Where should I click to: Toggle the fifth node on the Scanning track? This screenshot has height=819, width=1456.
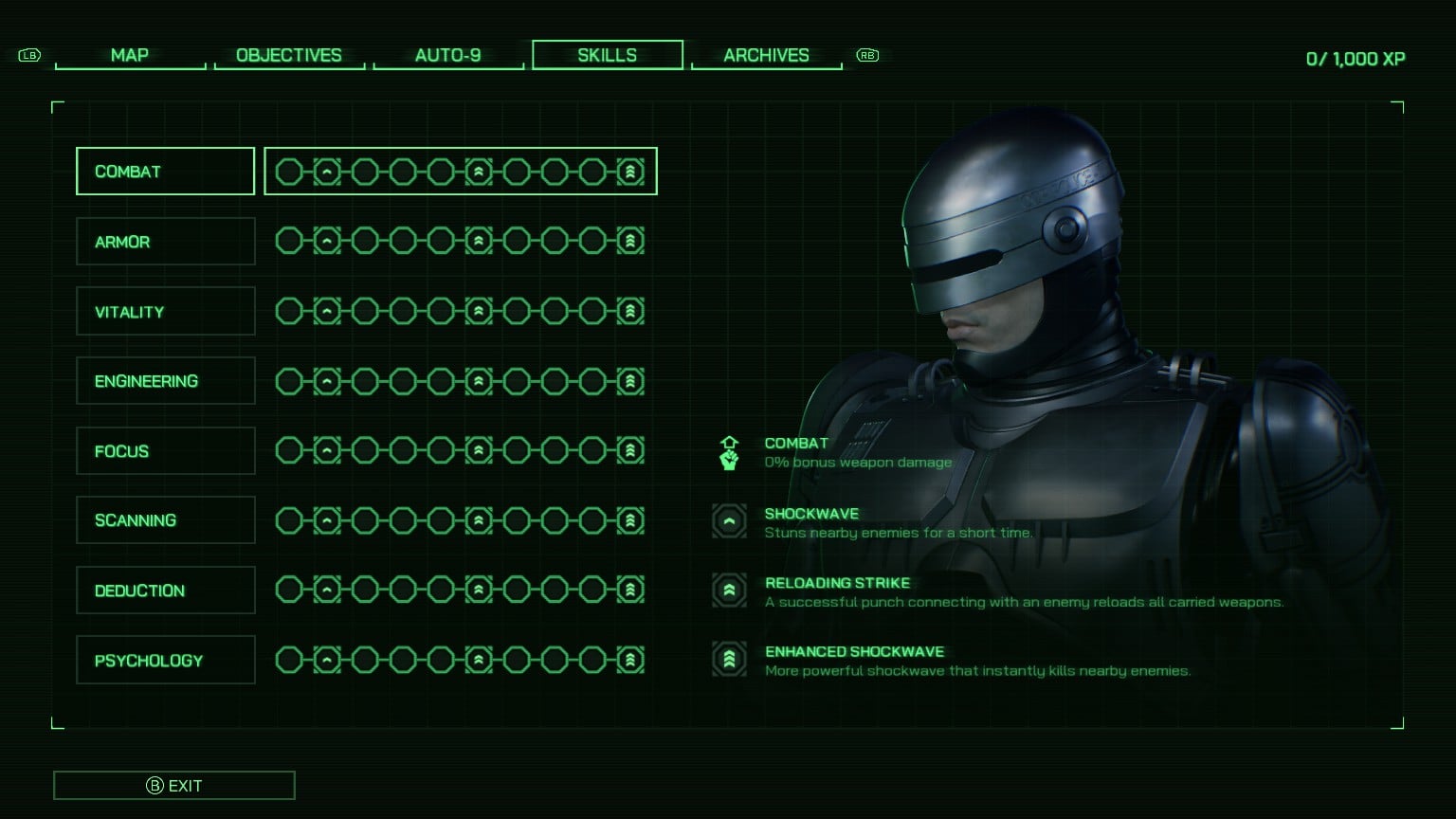pos(441,519)
